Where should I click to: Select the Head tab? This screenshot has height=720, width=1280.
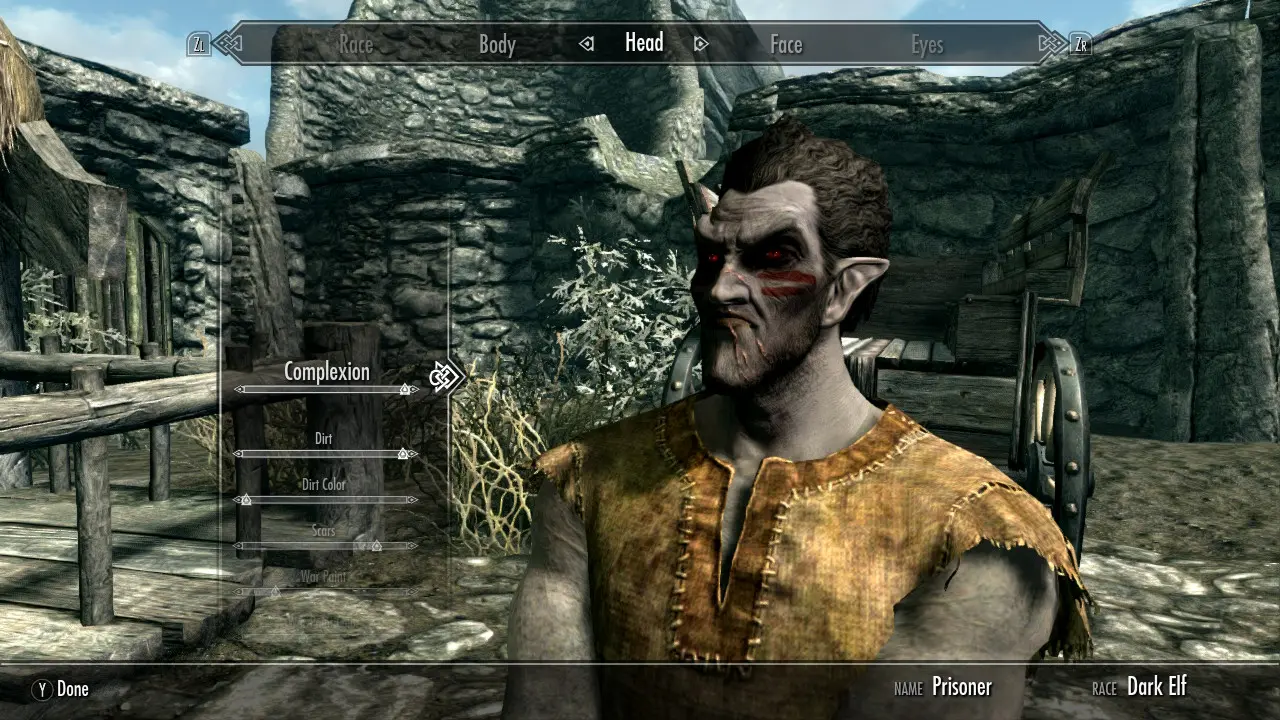tap(644, 42)
